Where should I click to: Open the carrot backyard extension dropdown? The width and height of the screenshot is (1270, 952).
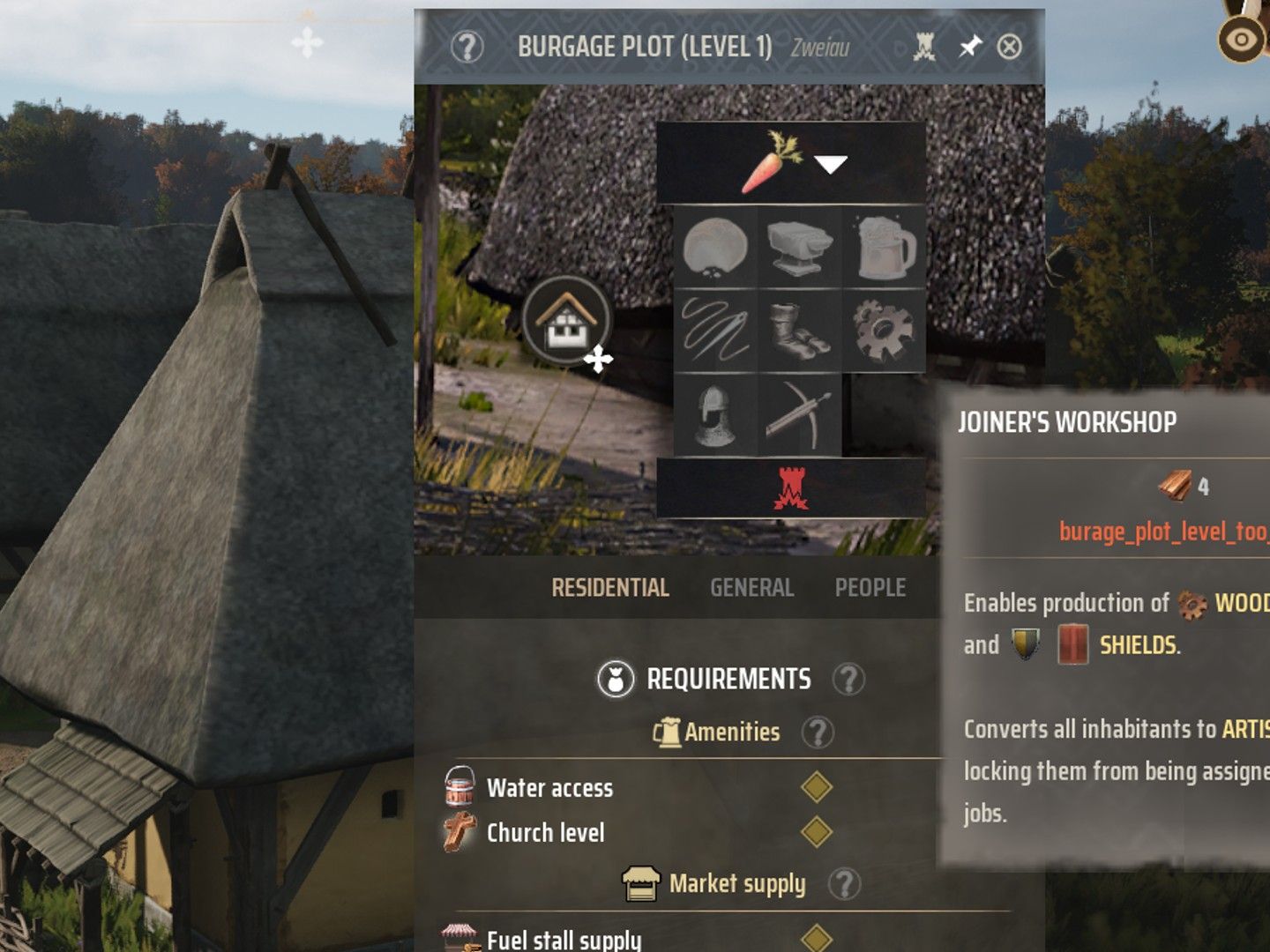point(830,164)
